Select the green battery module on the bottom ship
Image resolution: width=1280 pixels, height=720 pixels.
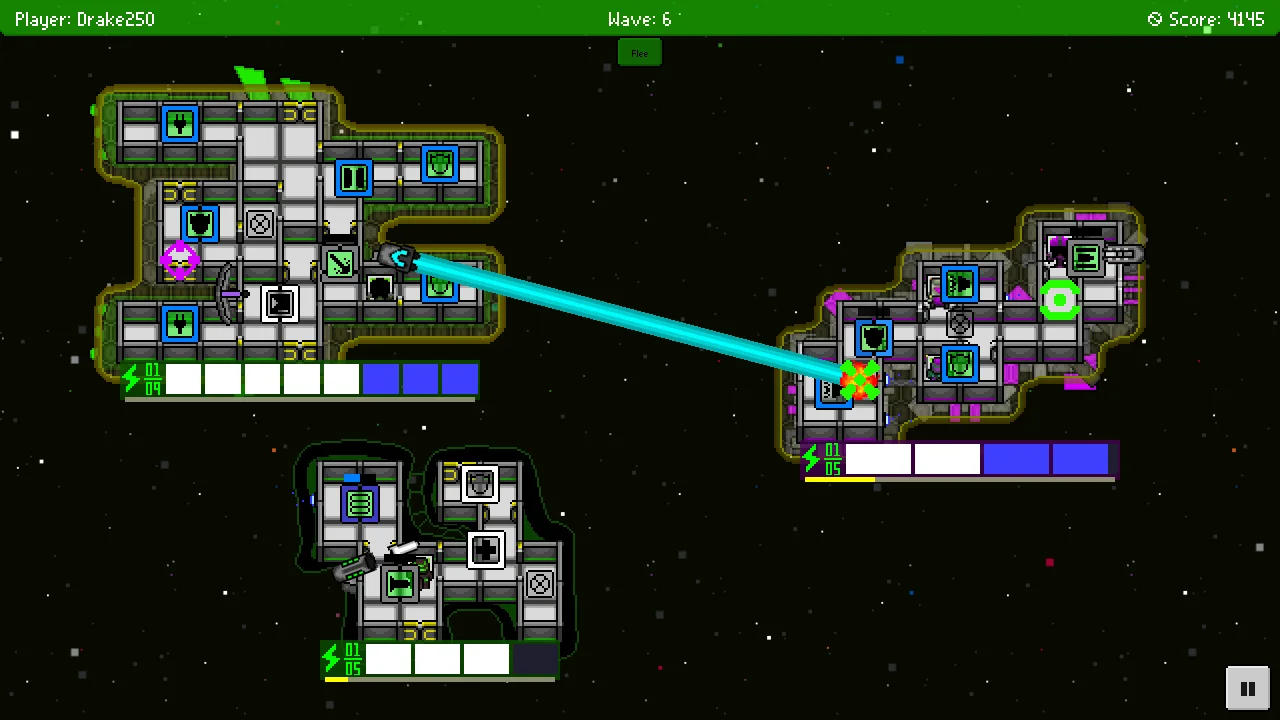[x=359, y=502]
